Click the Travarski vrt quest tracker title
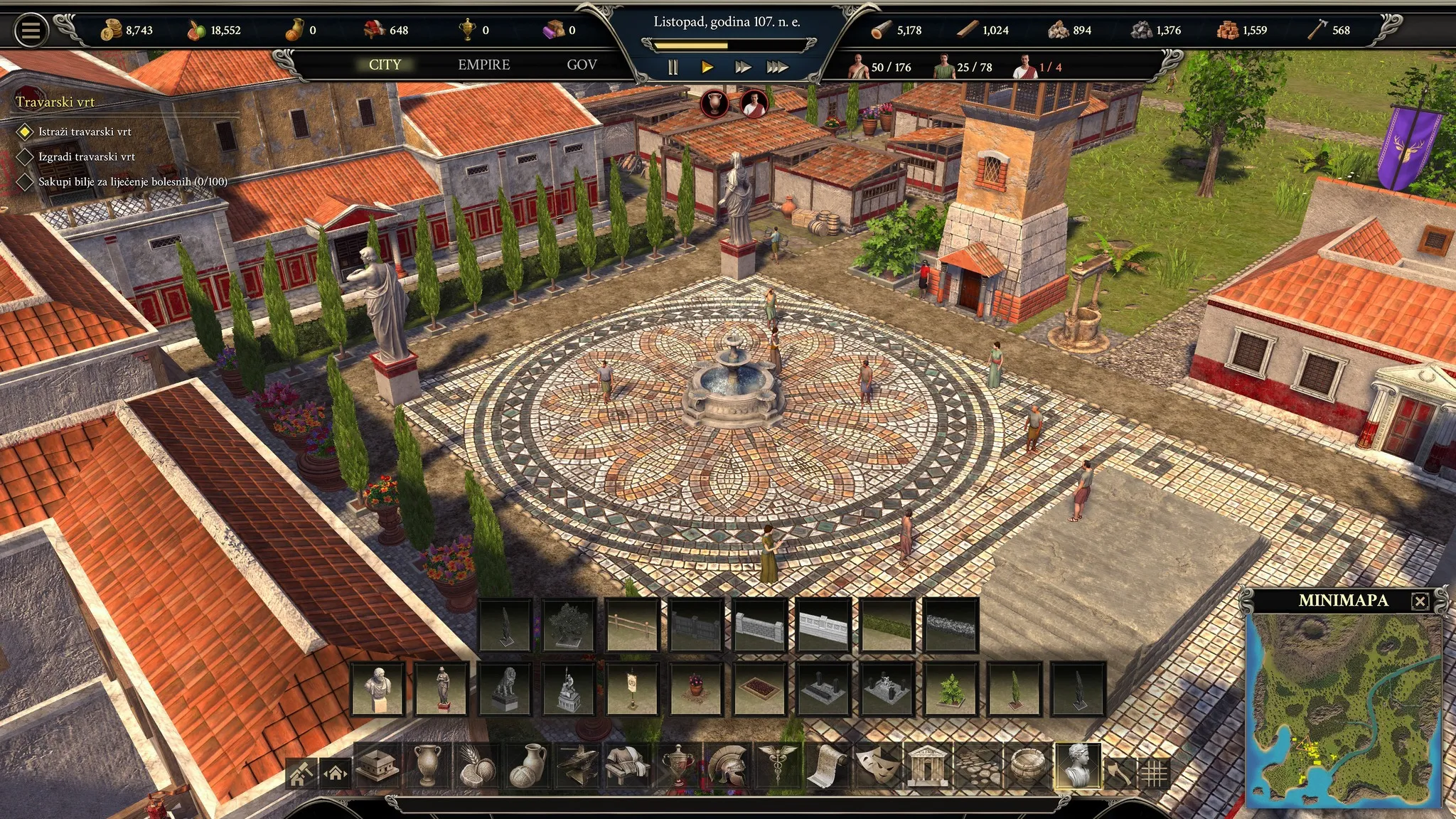The width and height of the screenshot is (1456, 819). click(x=55, y=102)
